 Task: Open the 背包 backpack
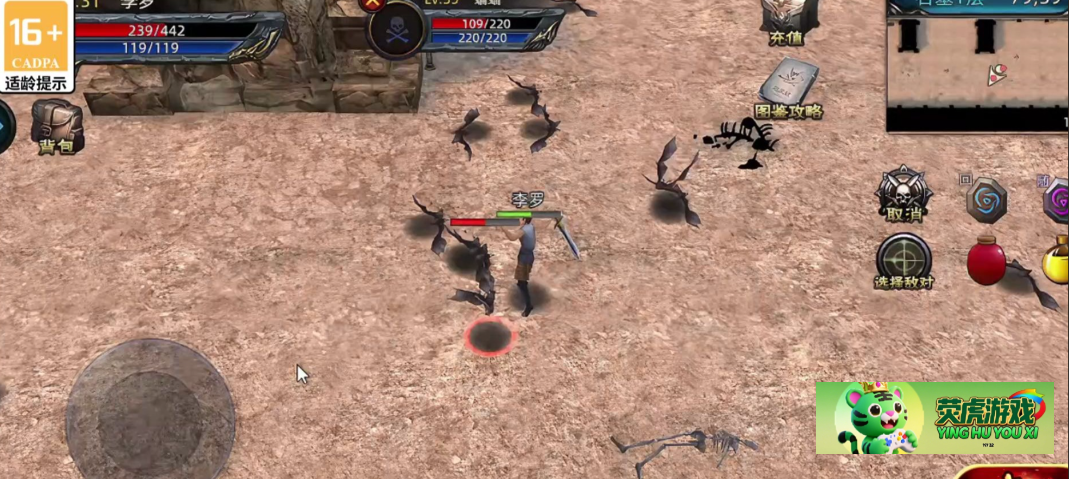coord(56,125)
